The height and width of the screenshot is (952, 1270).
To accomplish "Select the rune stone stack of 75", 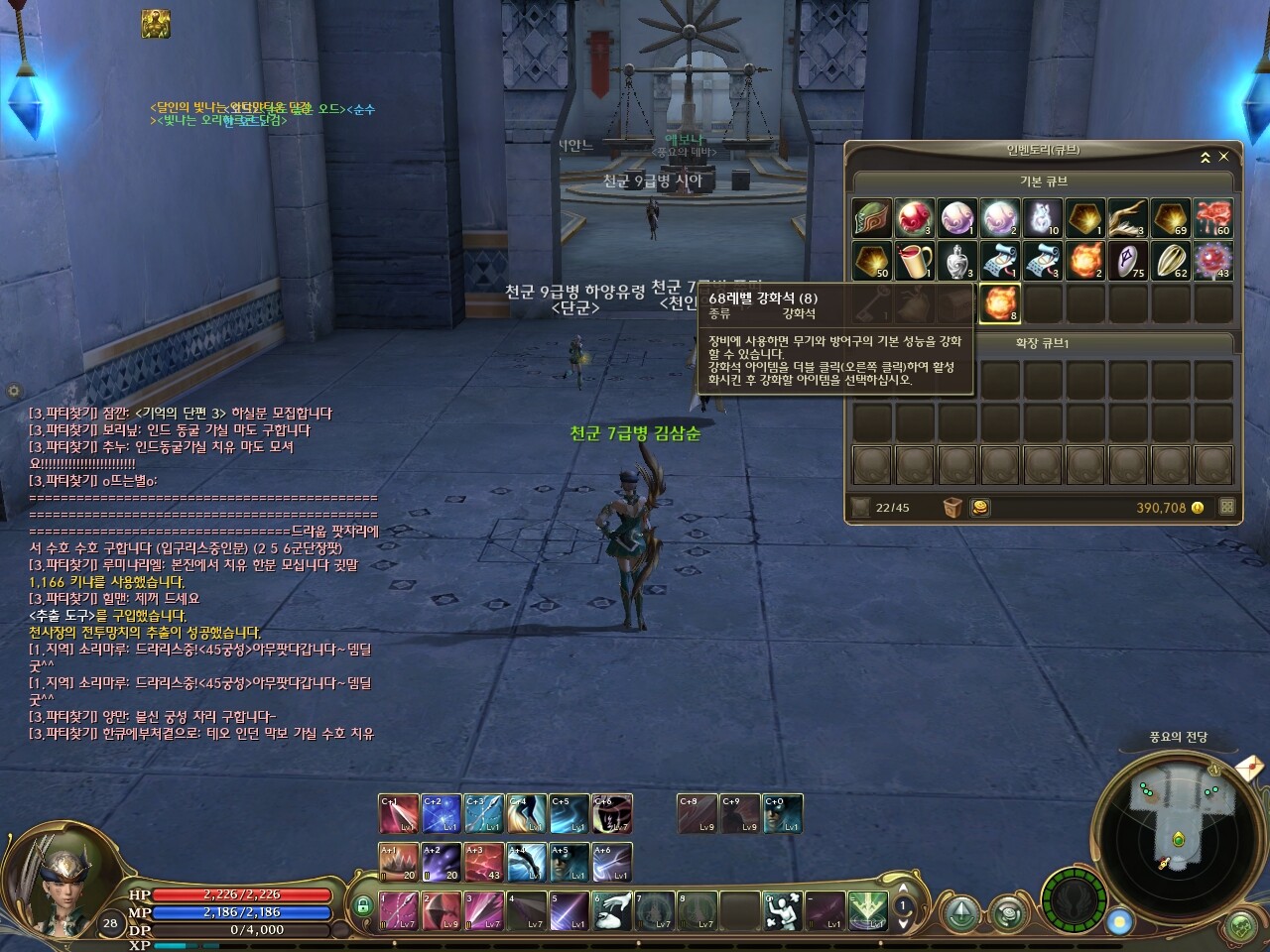I will click(x=1127, y=261).
